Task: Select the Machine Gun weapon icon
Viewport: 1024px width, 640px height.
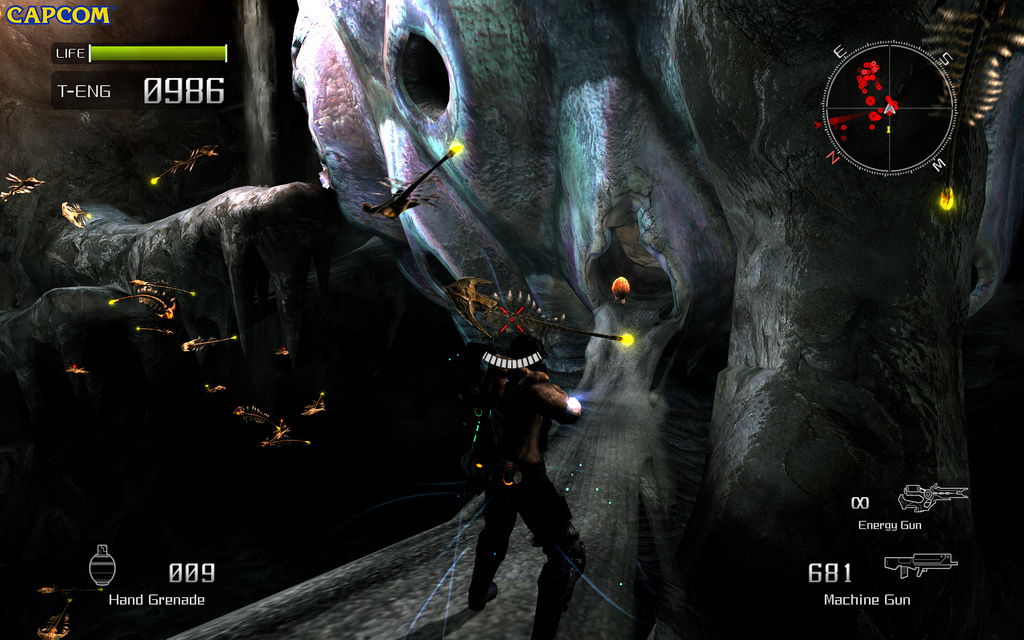Action: click(x=919, y=565)
